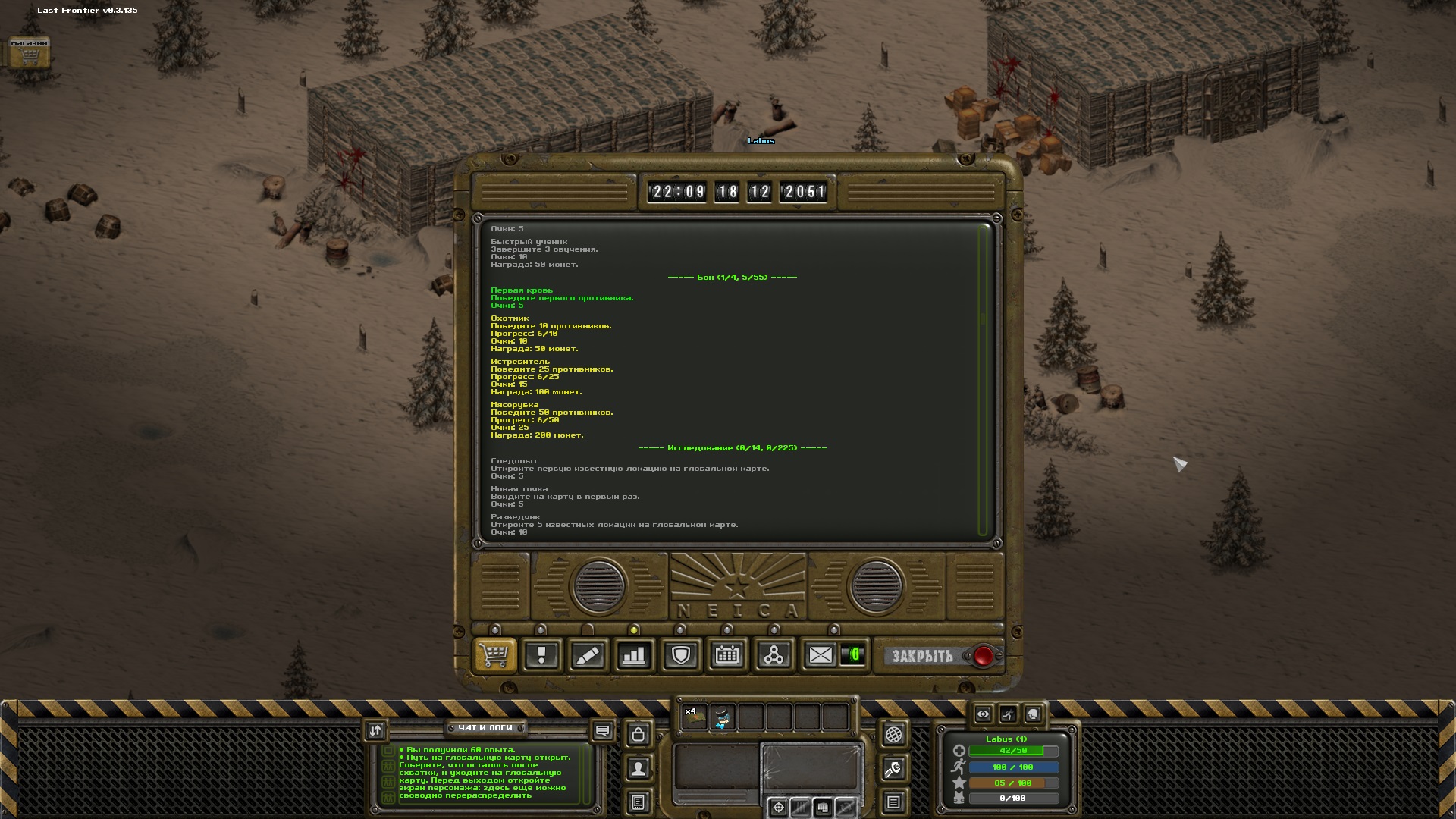
Task: Open the envelope mail tab
Action: [820, 655]
